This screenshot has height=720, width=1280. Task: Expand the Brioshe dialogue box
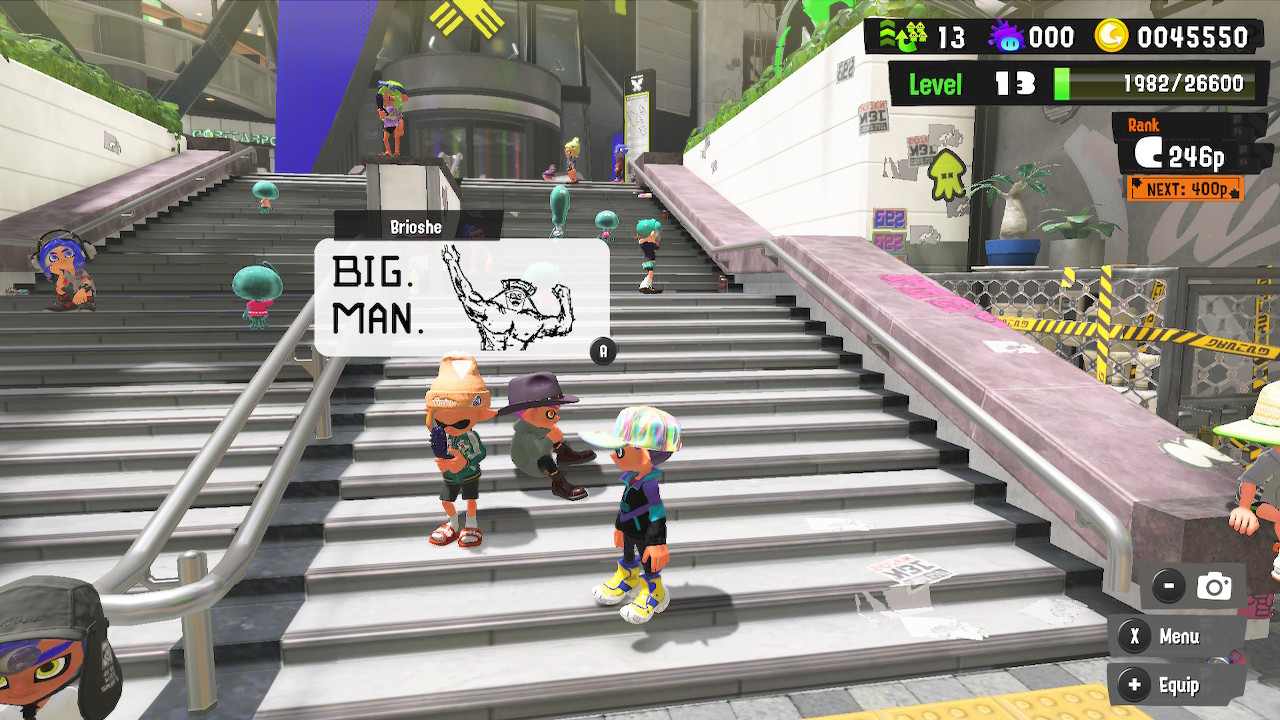[x=462, y=295]
